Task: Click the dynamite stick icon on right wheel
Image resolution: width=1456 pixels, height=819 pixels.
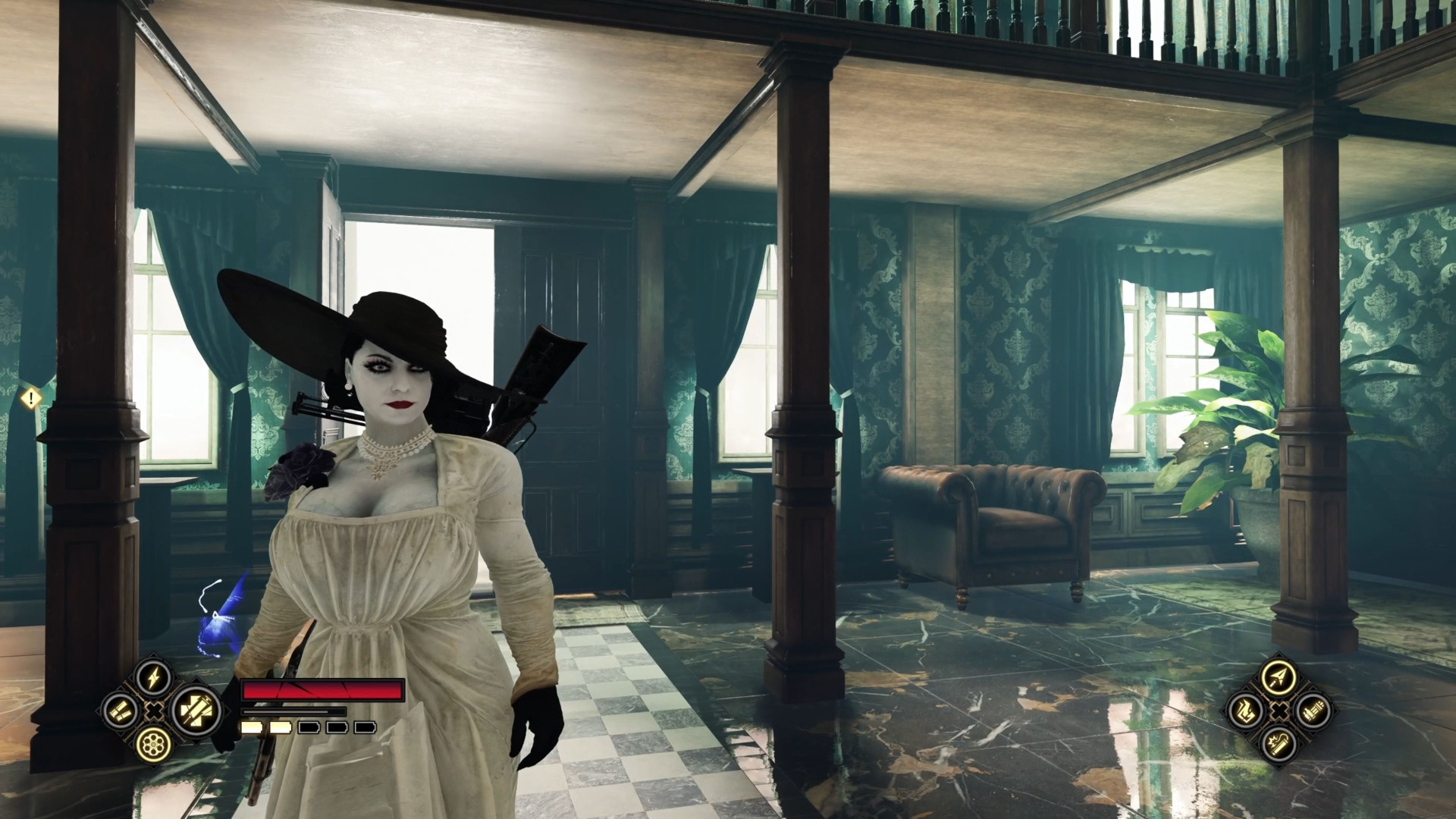Action: pyautogui.click(x=1279, y=746)
